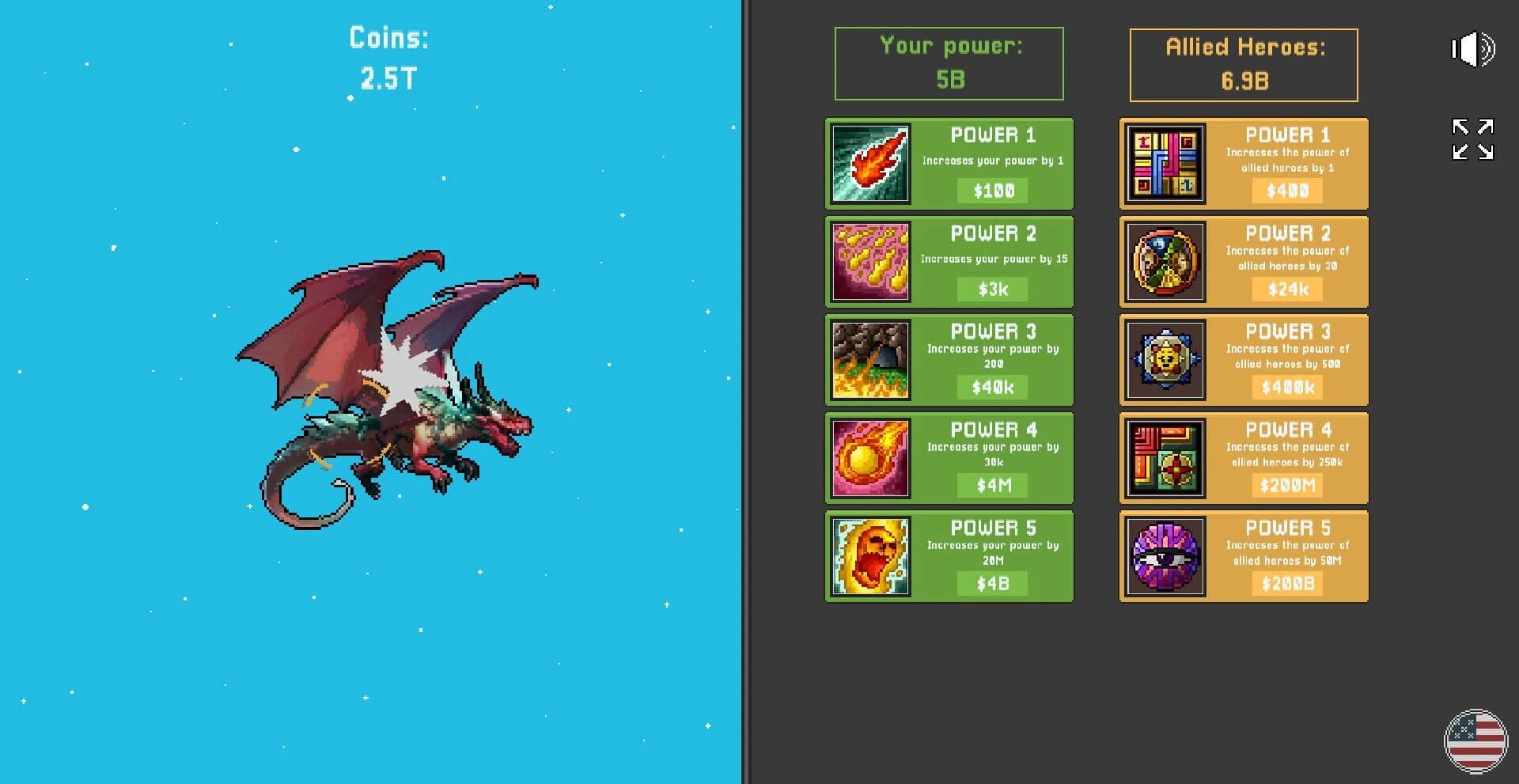
Task: Purchase the $24k allied Power 2 upgrade
Action: 1286,289
